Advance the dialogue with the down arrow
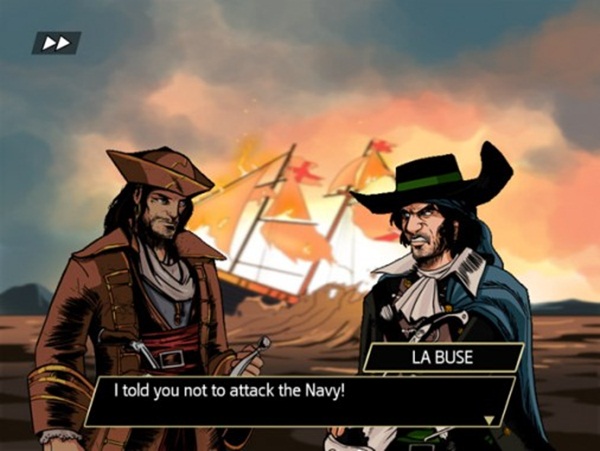 pos(490,420)
